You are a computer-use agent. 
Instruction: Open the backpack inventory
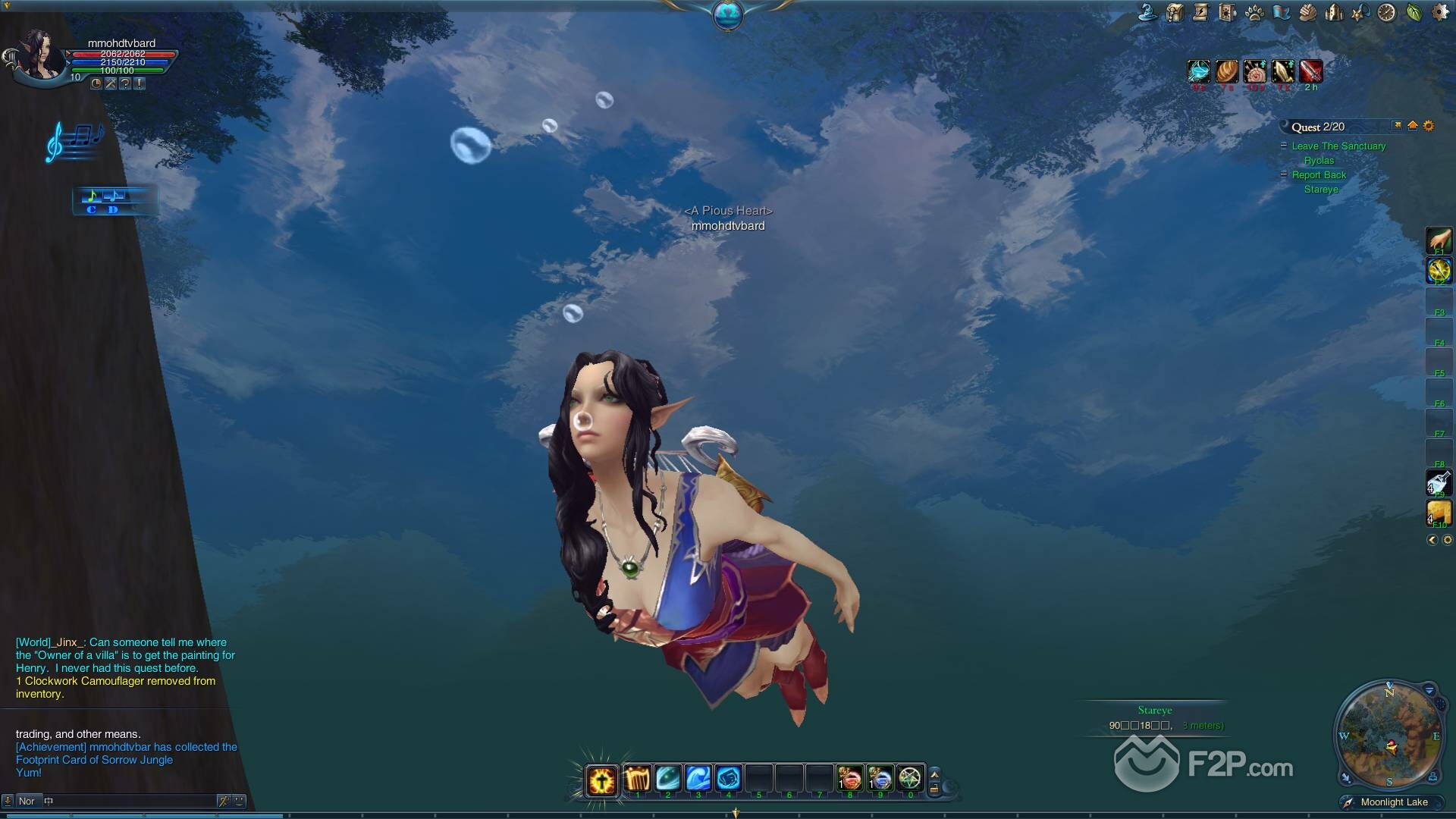click(x=1175, y=13)
